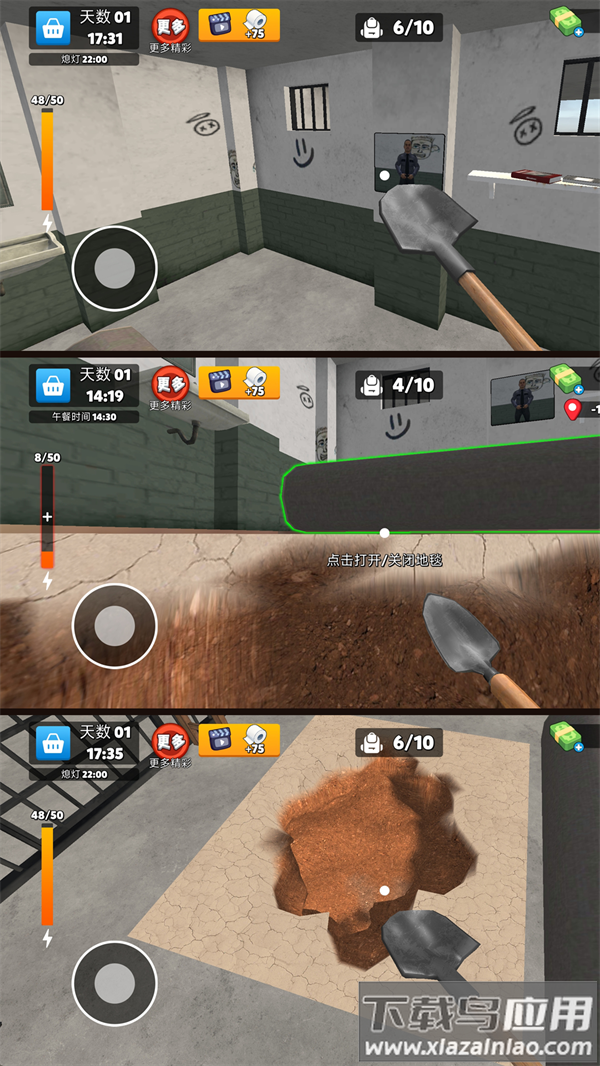Screen dimensions: 600x1066
Task: Tap the 更多精彩 button next to the 14:19 clock
Action: pyautogui.click(x=170, y=388)
